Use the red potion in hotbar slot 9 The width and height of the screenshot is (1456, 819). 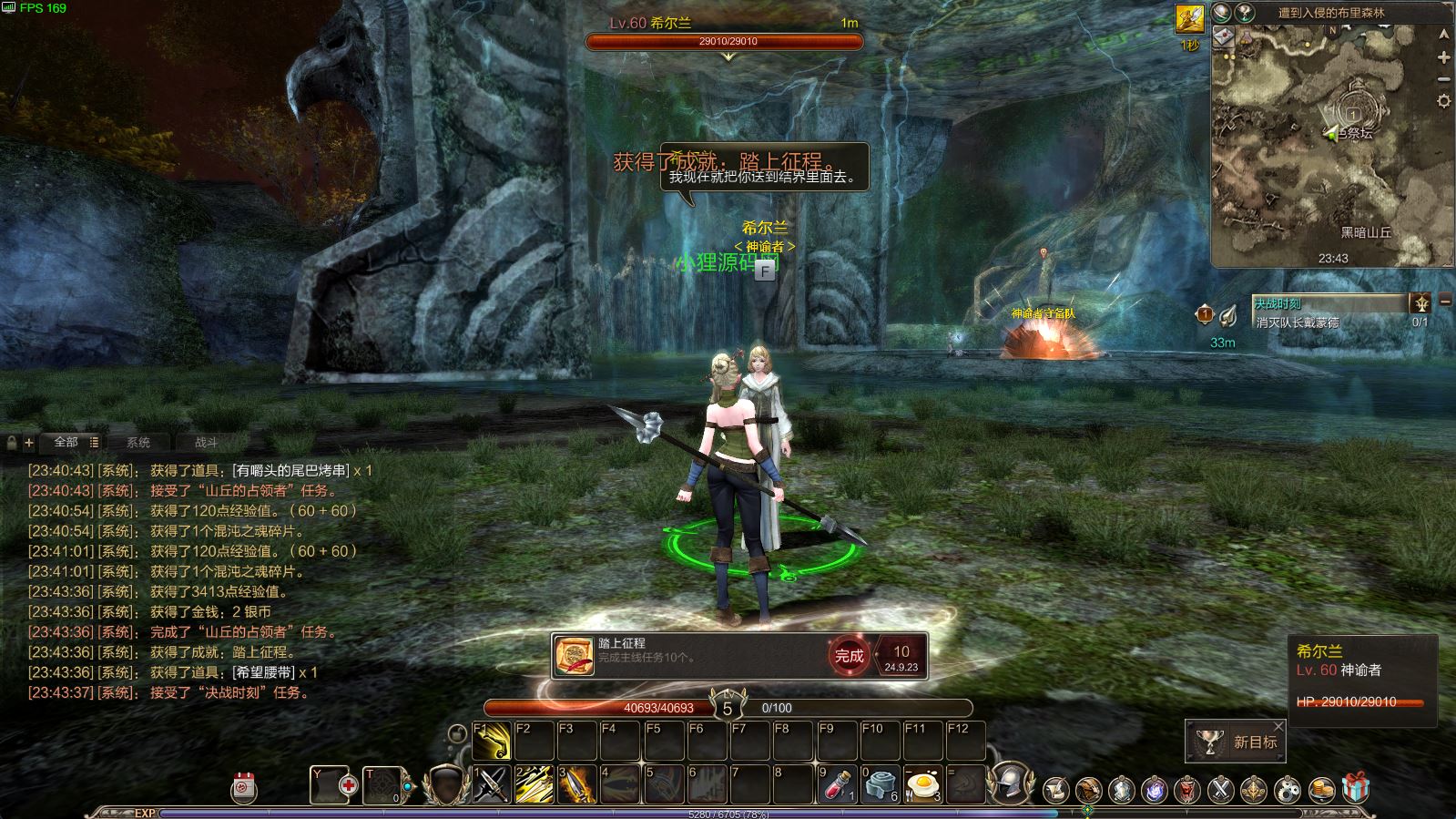pyautogui.click(x=836, y=785)
